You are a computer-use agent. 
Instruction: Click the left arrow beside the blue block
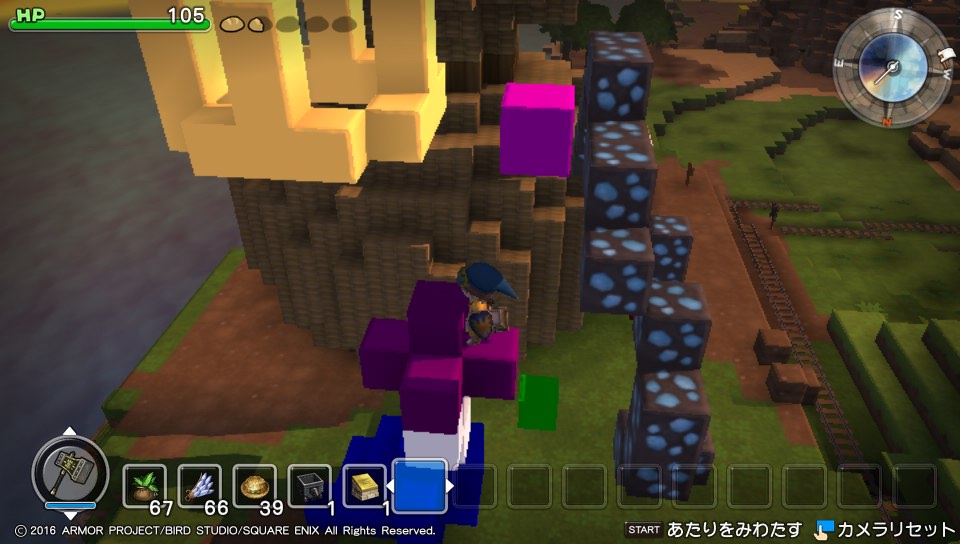click(x=390, y=486)
